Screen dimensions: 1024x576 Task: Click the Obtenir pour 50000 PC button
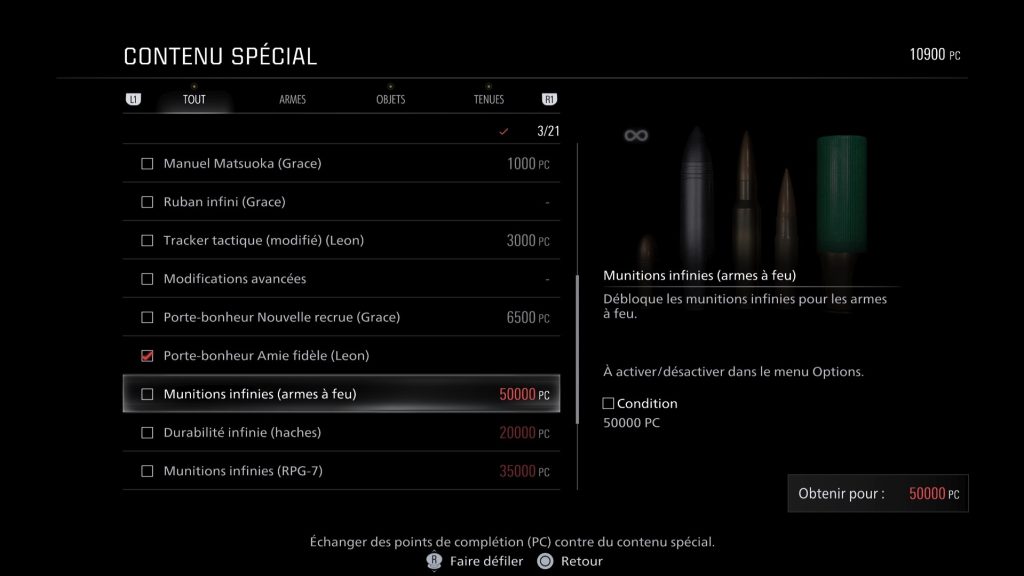878,494
